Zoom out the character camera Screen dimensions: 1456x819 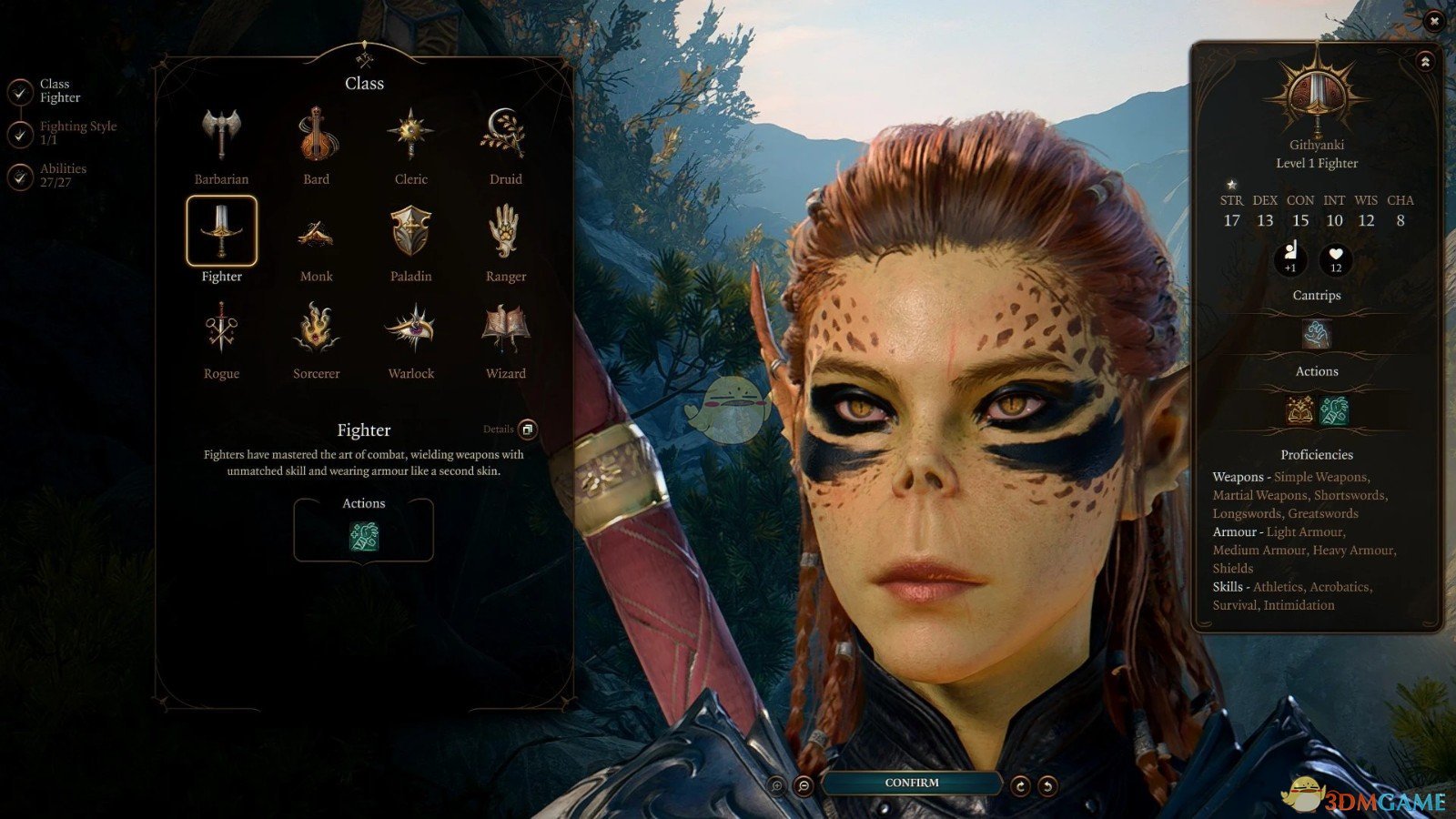point(804,785)
